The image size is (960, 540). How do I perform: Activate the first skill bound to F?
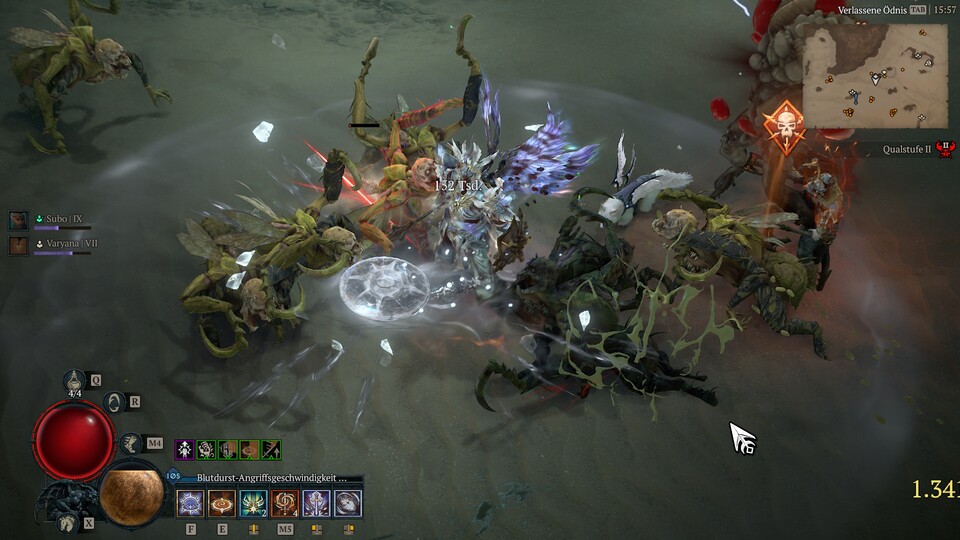(x=190, y=503)
